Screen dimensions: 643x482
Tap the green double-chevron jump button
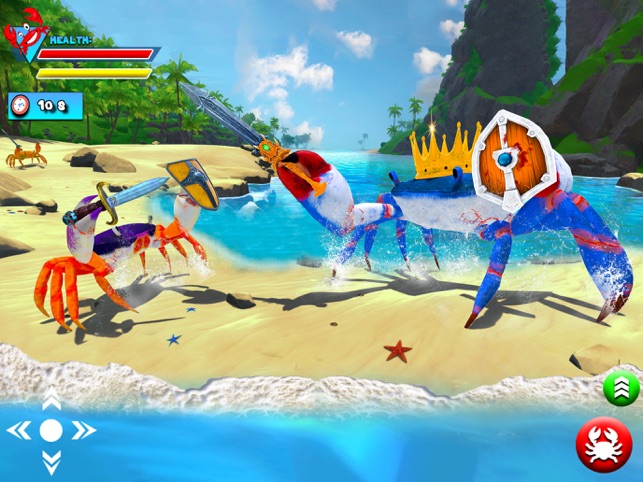620,389
